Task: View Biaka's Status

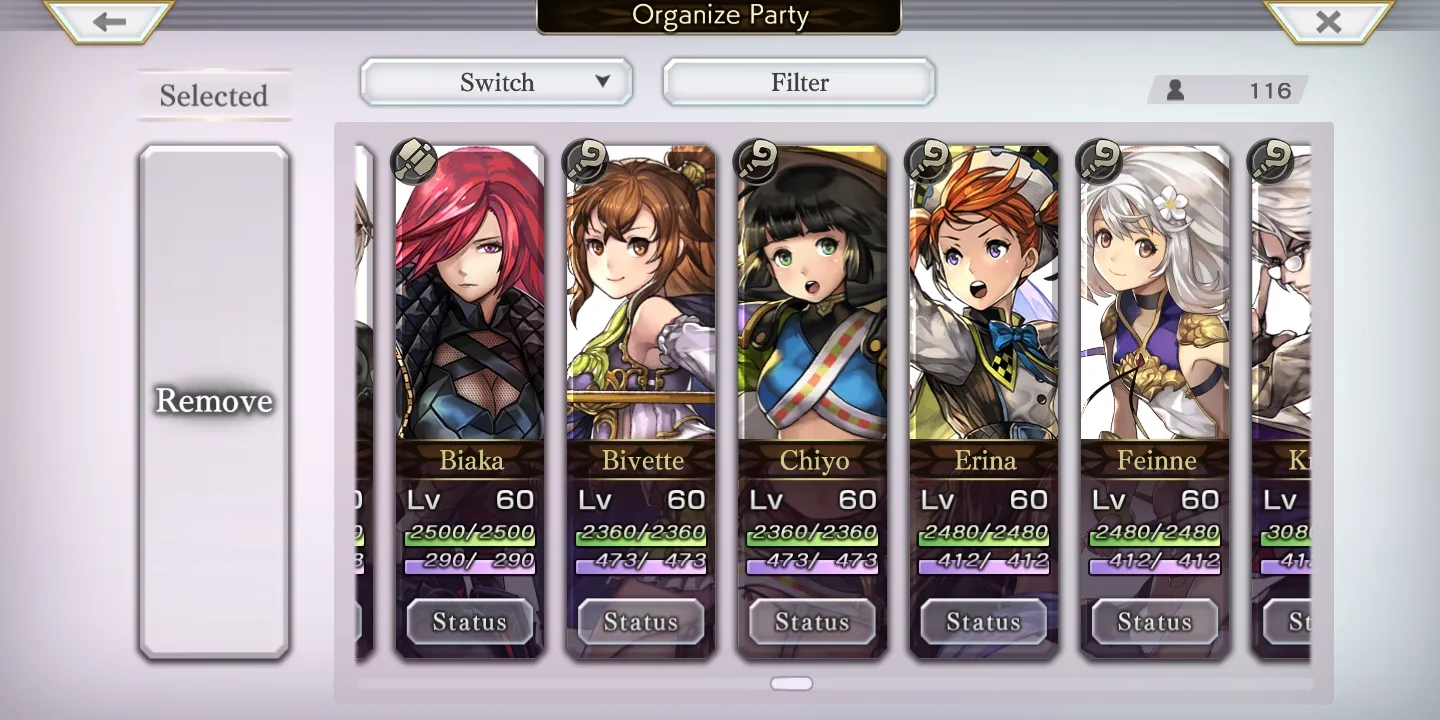Action: tap(470, 622)
